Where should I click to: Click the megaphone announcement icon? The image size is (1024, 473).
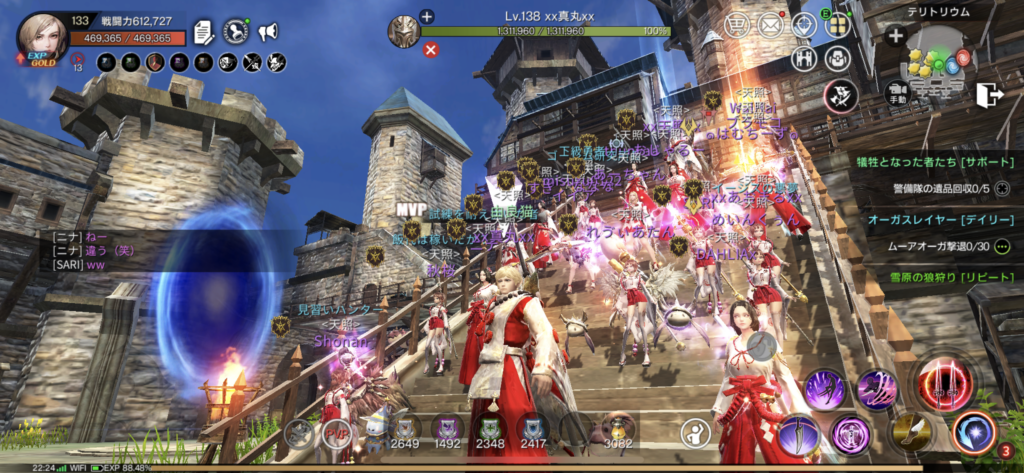(x=267, y=32)
